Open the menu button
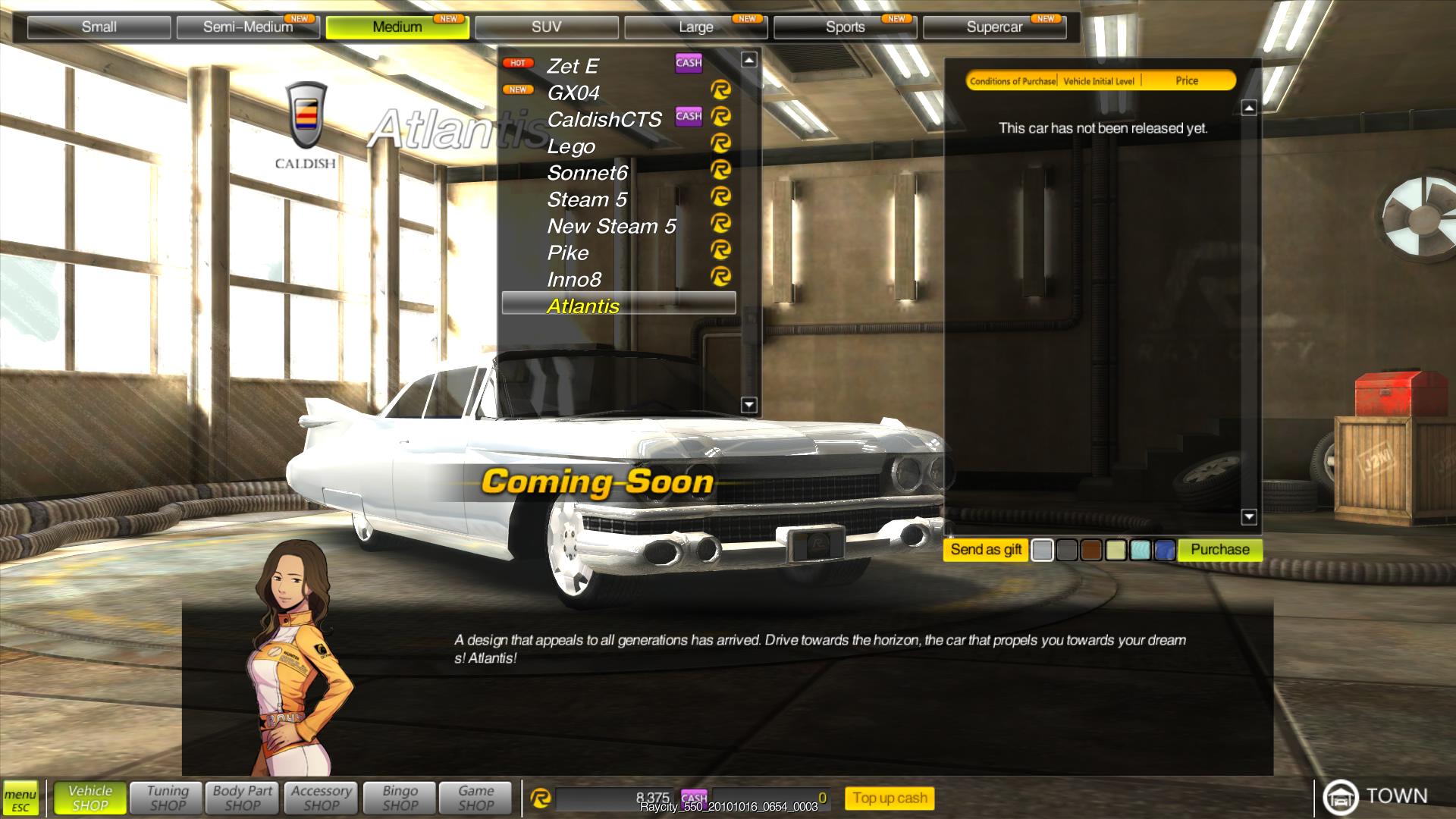1456x819 pixels. click(x=20, y=799)
